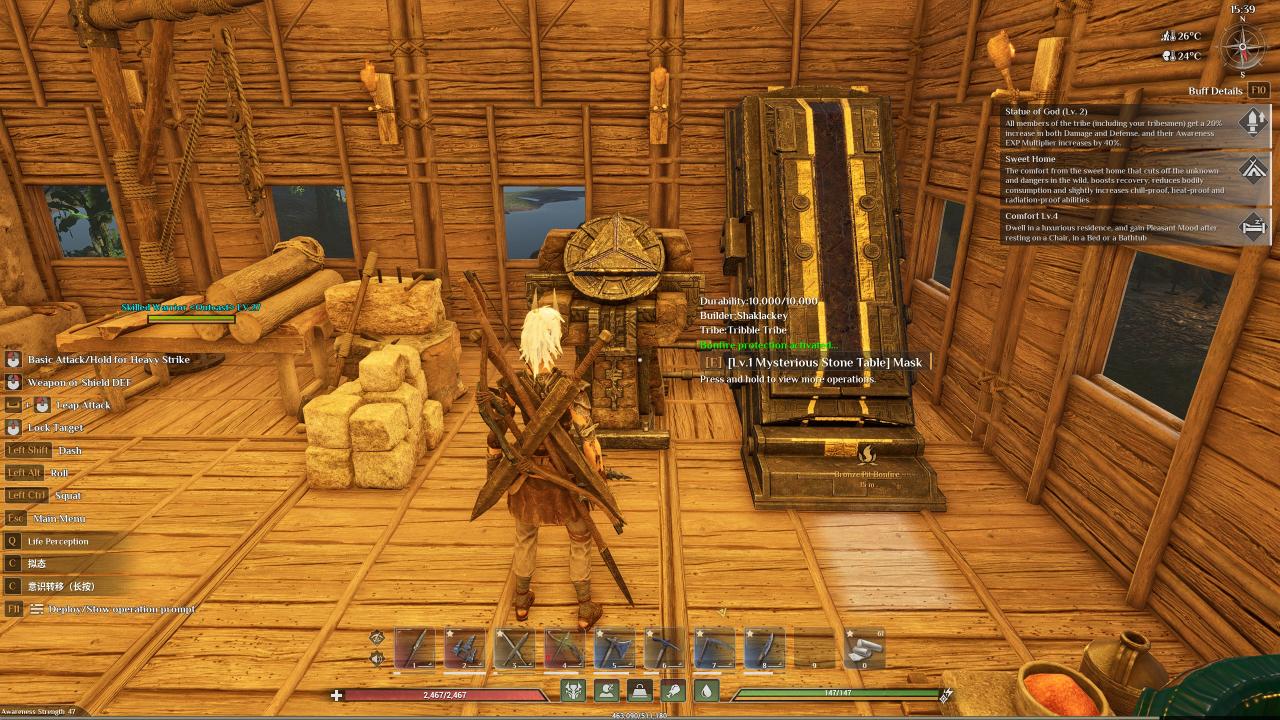The height and width of the screenshot is (720, 1280).
Task: Choose the knife in hotbar slot 8
Action: (x=764, y=648)
